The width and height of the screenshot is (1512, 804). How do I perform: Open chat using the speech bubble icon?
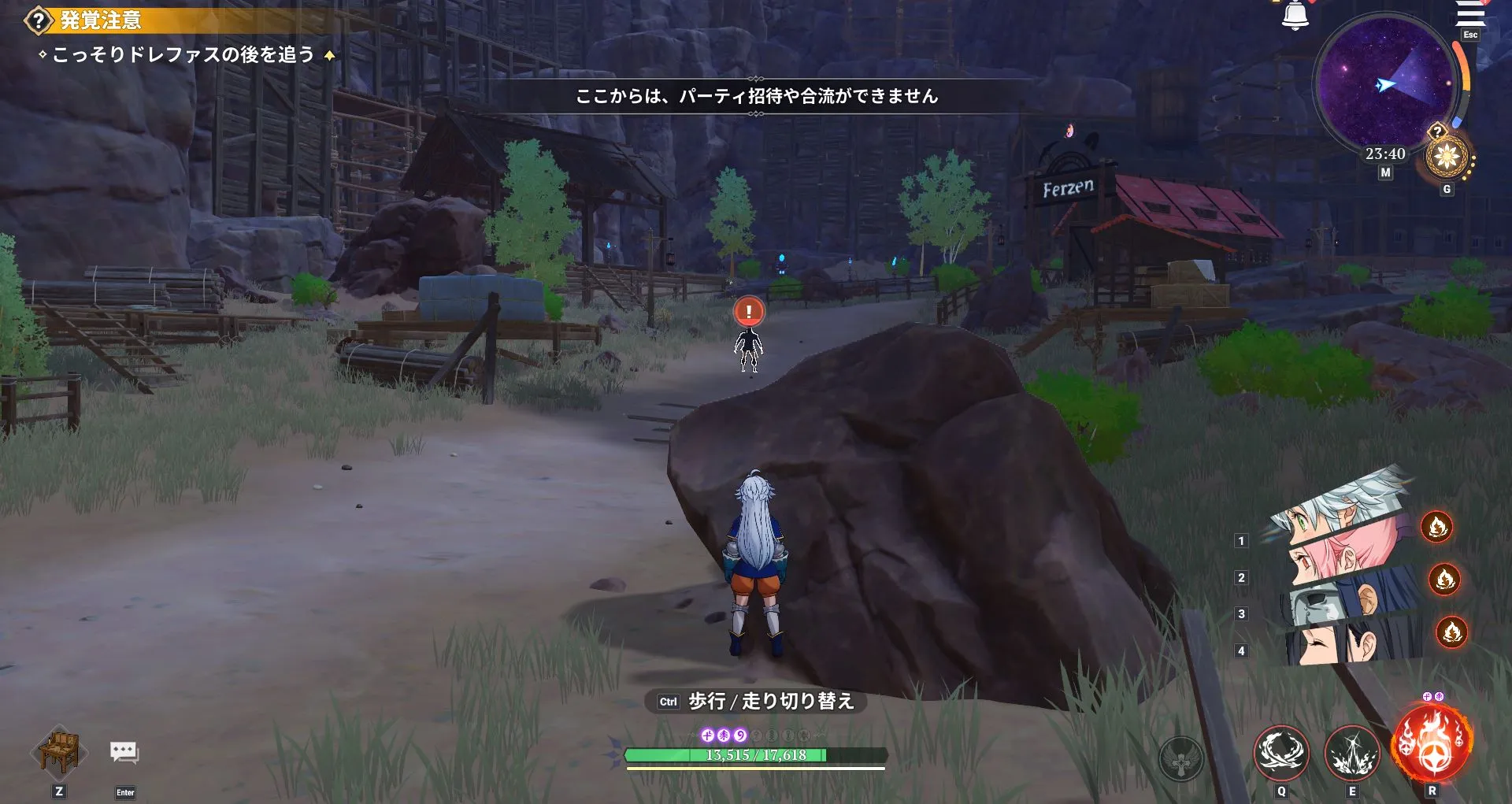[123, 752]
